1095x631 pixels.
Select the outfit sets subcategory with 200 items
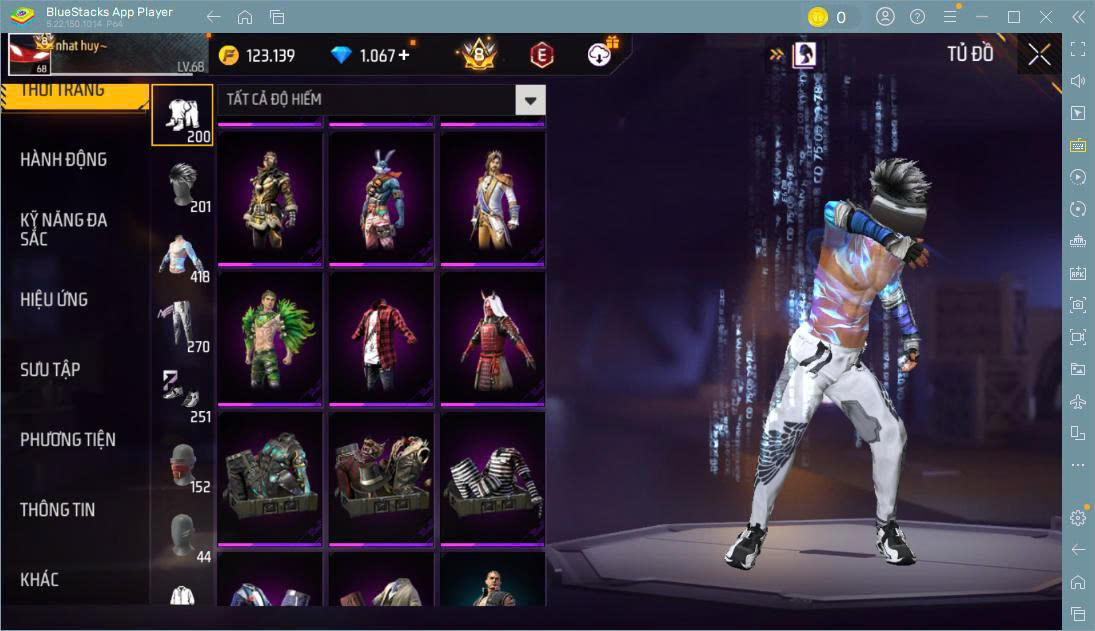tap(182, 116)
